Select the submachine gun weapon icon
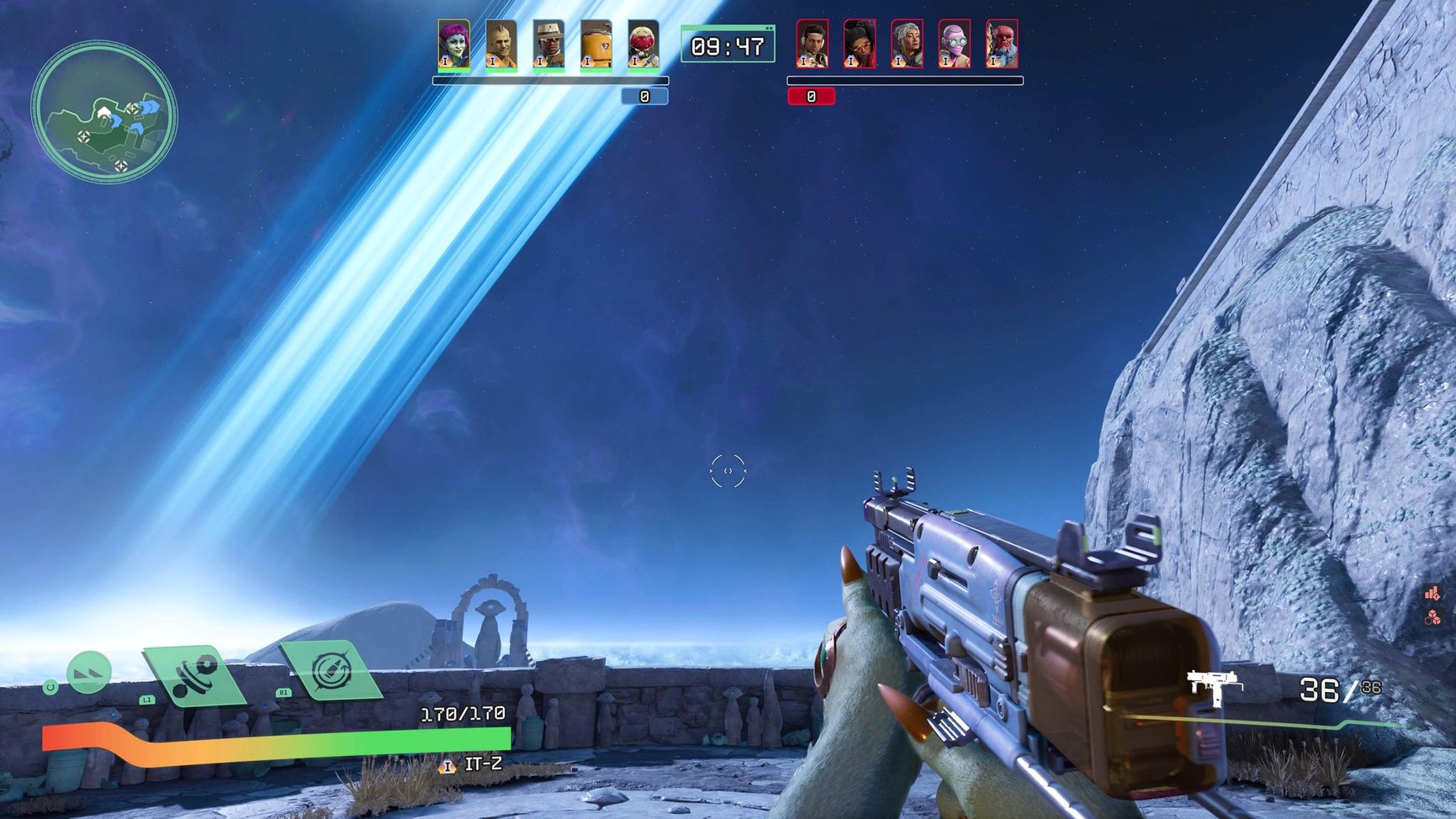The image size is (1456, 819). tap(1214, 681)
